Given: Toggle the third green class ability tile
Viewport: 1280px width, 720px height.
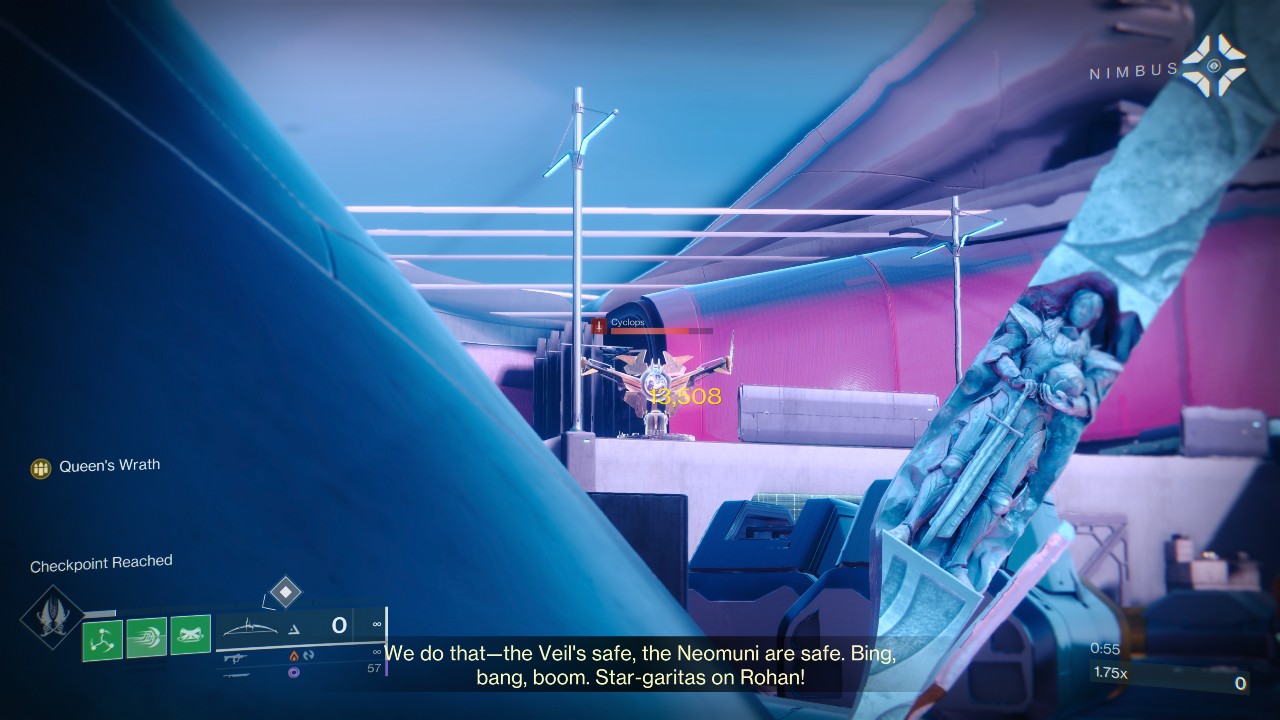Looking at the screenshot, I should click(x=189, y=633).
